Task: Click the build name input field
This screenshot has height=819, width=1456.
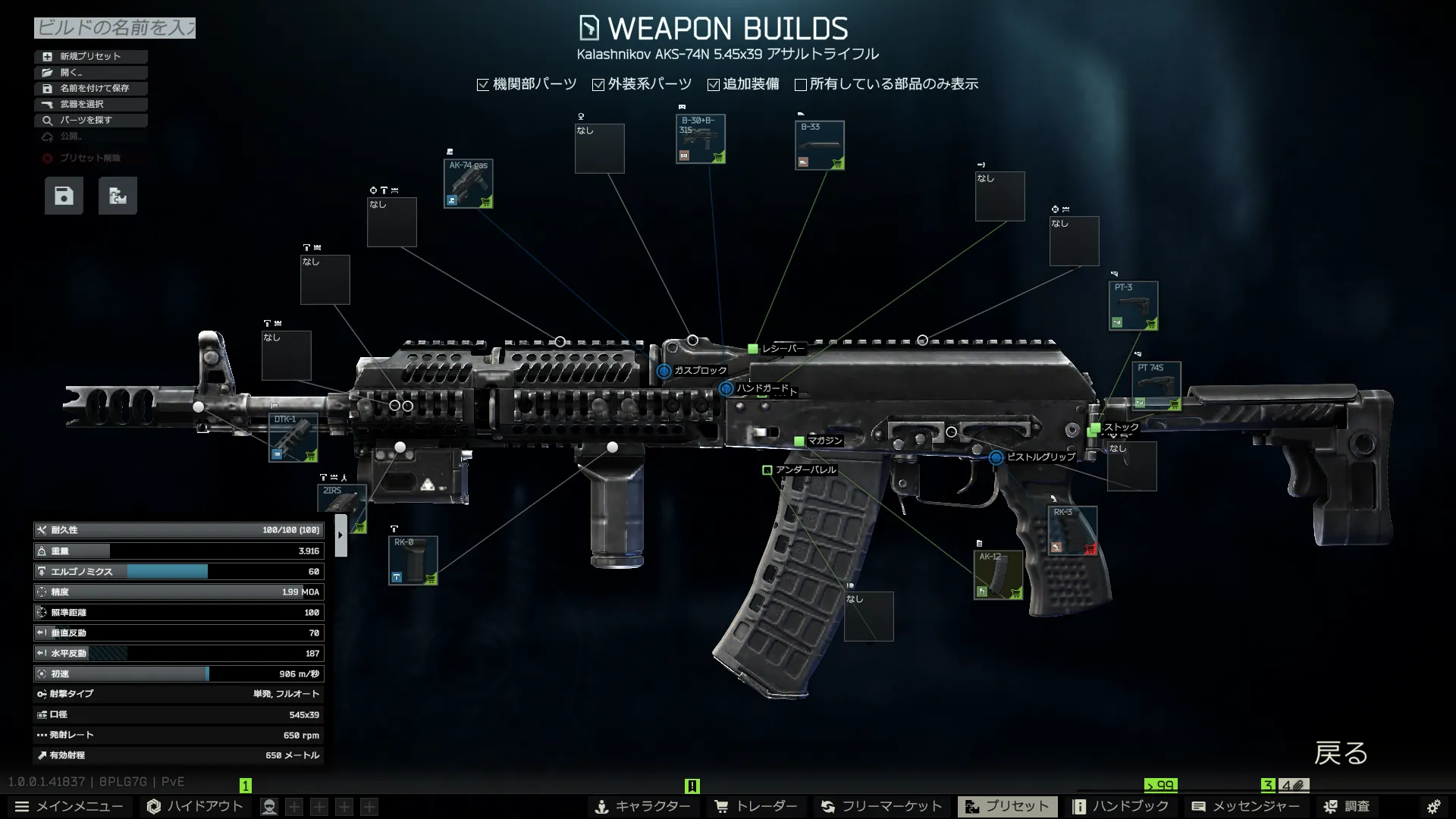Action: (115, 28)
